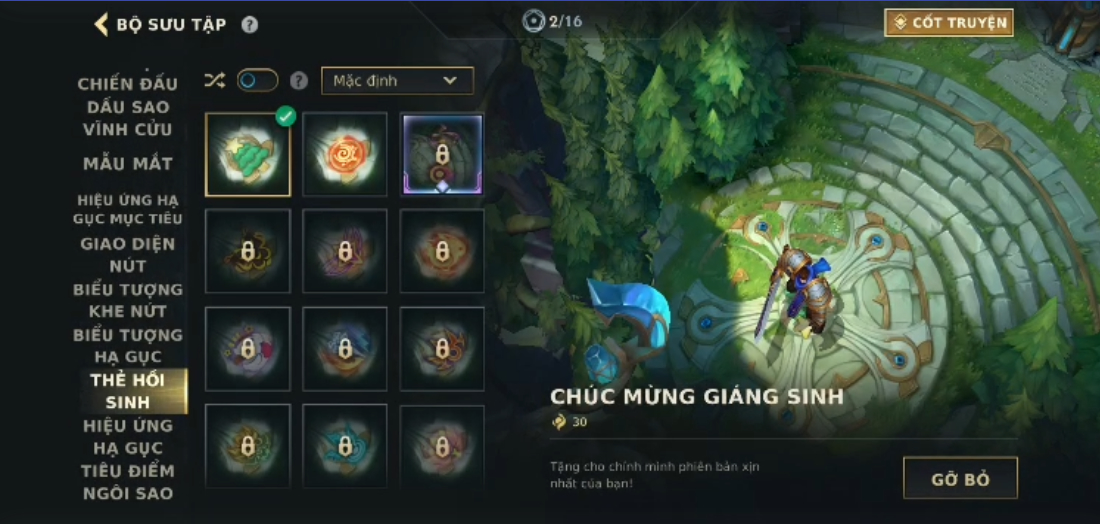This screenshot has height=524, width=1100.
Task: Choose Hiệu Ứng Hạ Gục Mục Tiêu
Action: click(128, 209)
